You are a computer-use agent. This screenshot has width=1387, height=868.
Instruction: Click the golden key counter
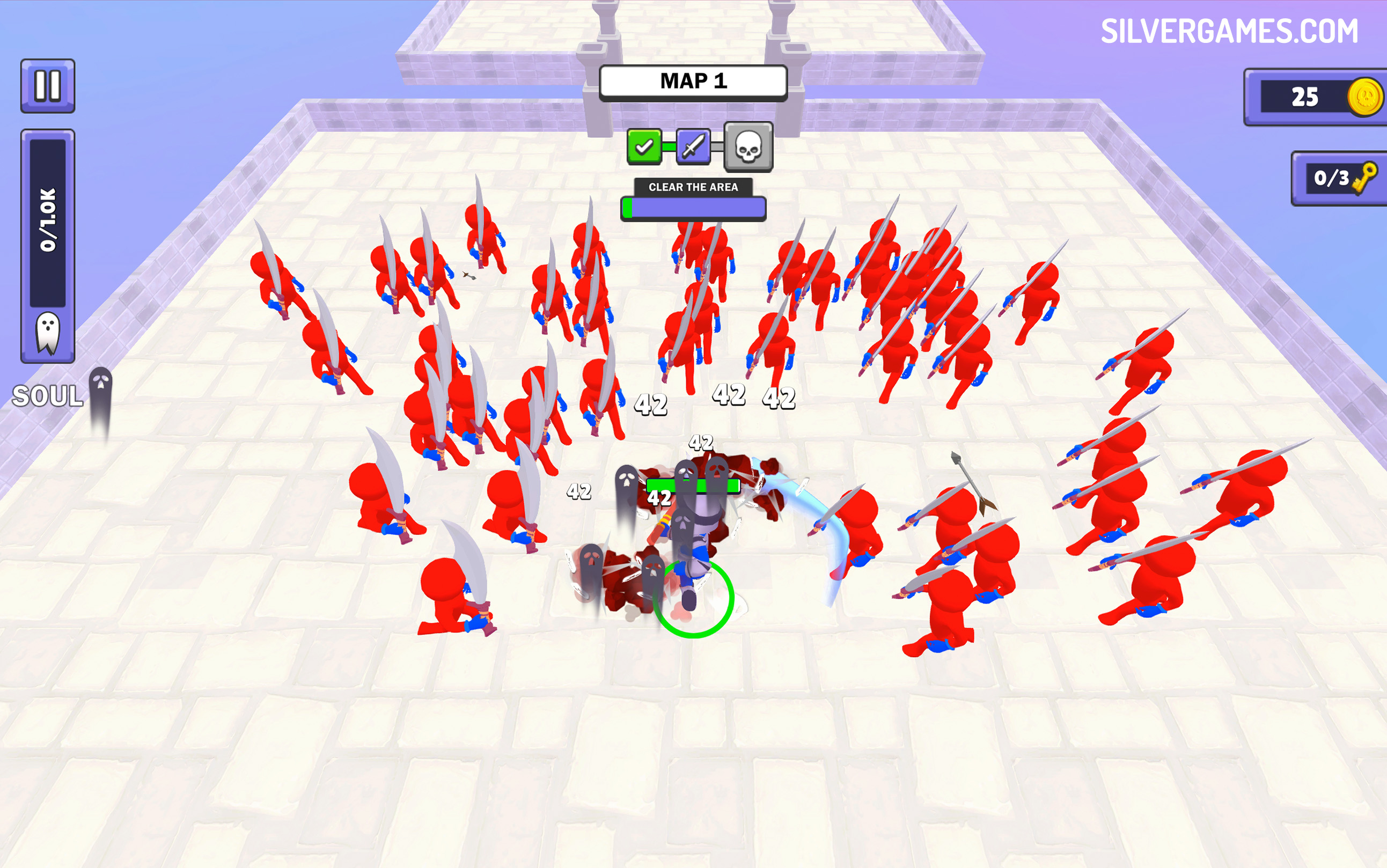click(1340, 179)
